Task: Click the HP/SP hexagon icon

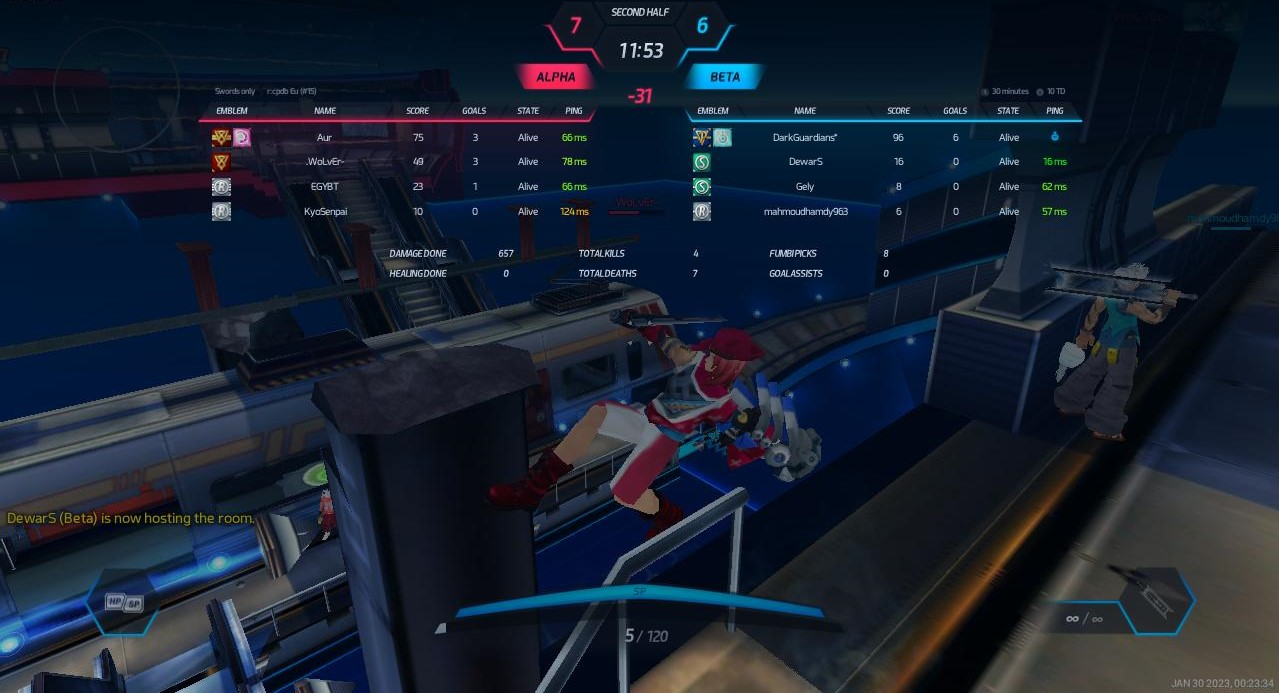Action: (122, 603)
